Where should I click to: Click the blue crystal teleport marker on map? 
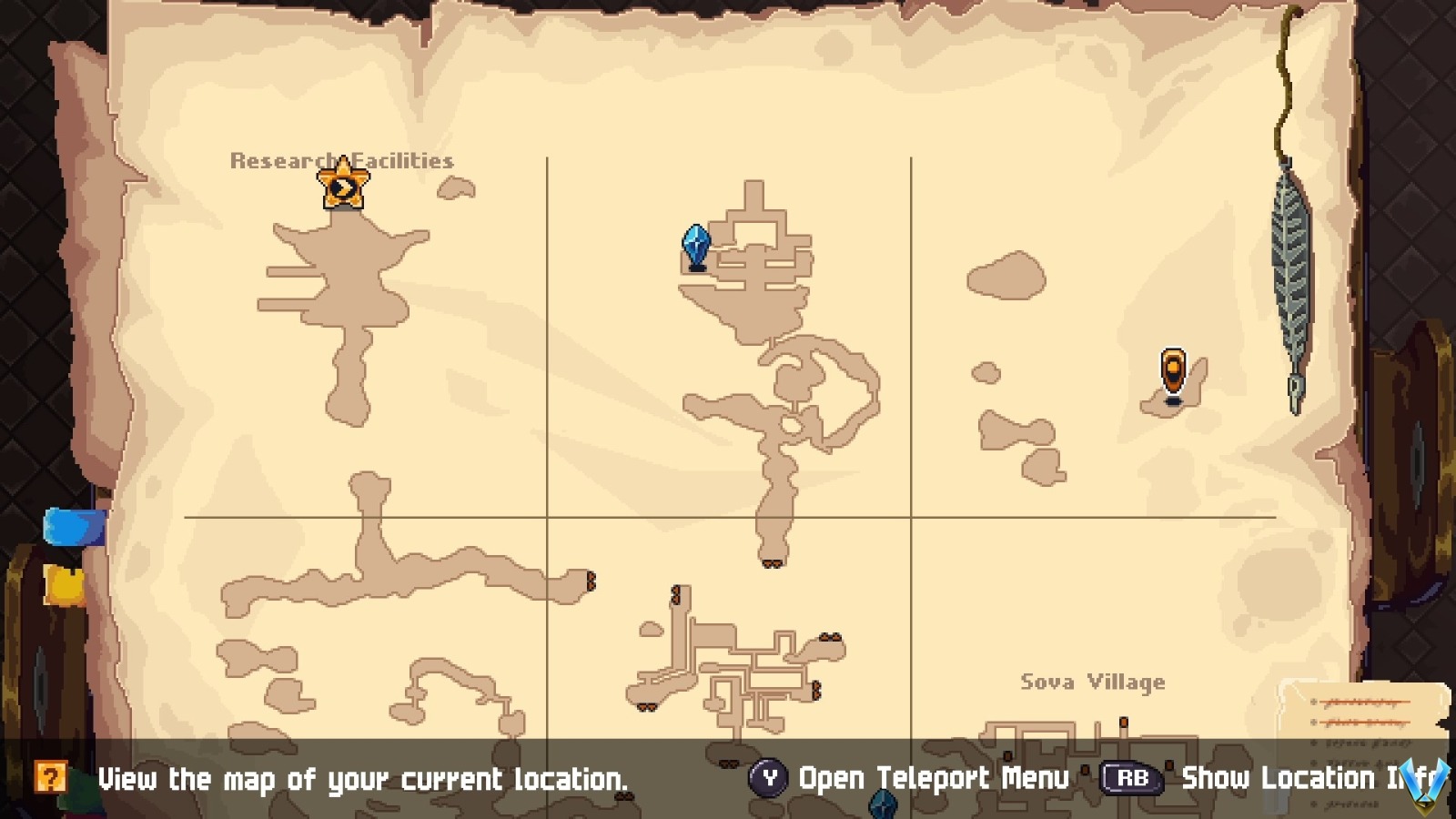click(x=694, y=246)
